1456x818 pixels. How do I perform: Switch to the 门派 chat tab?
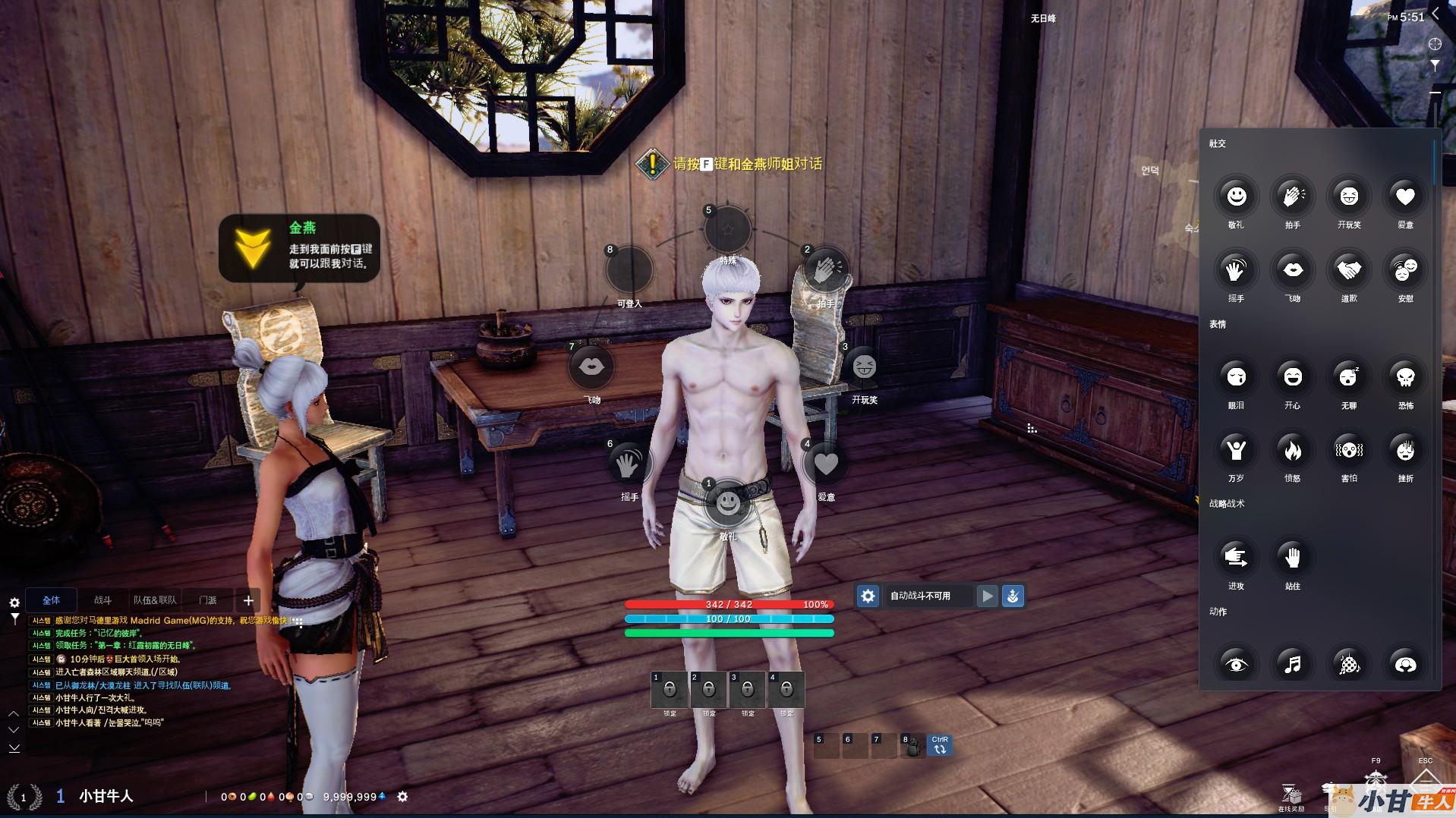pos(207,600)
